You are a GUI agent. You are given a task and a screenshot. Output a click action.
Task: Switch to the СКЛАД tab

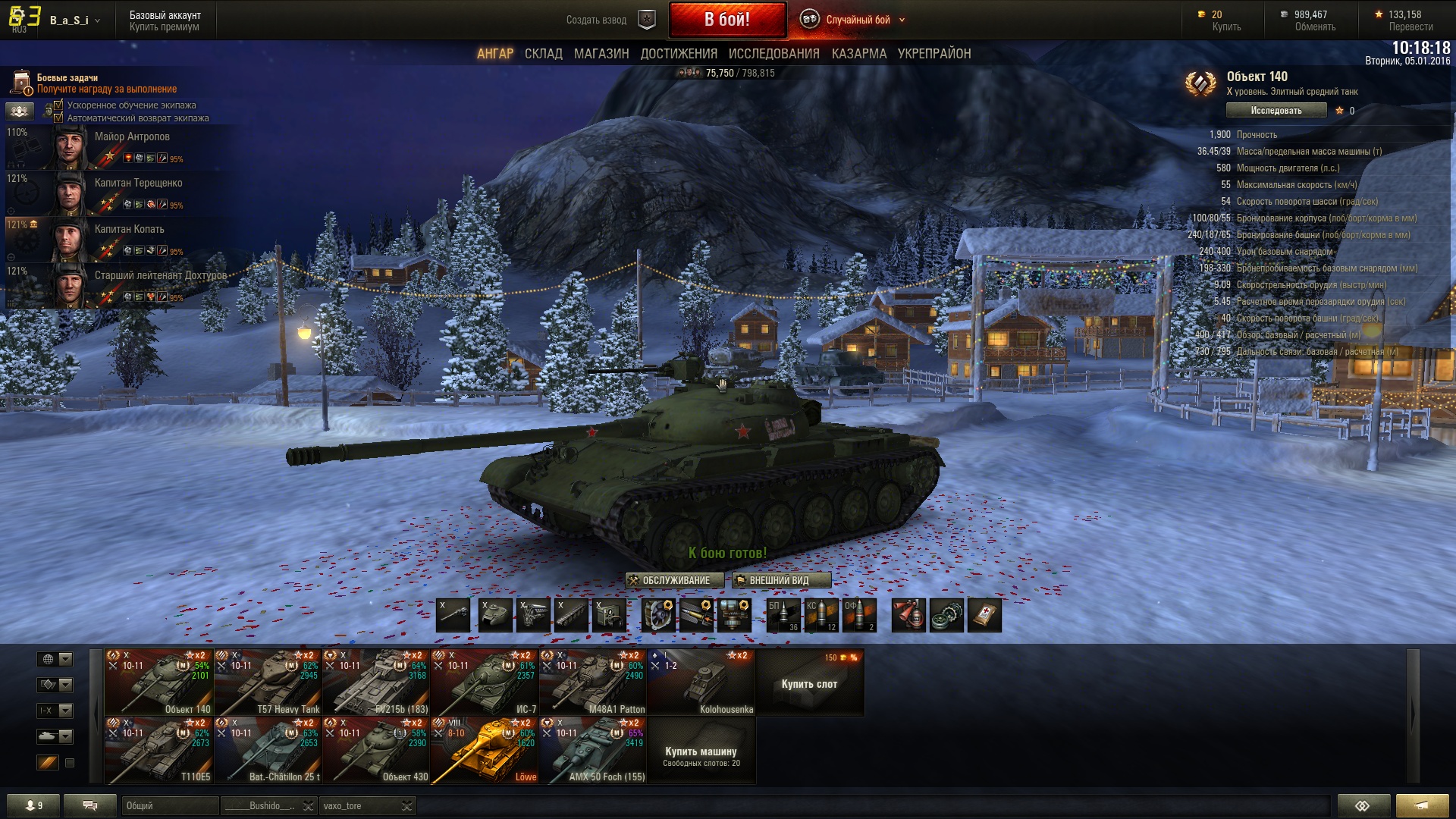pos(543,54)
